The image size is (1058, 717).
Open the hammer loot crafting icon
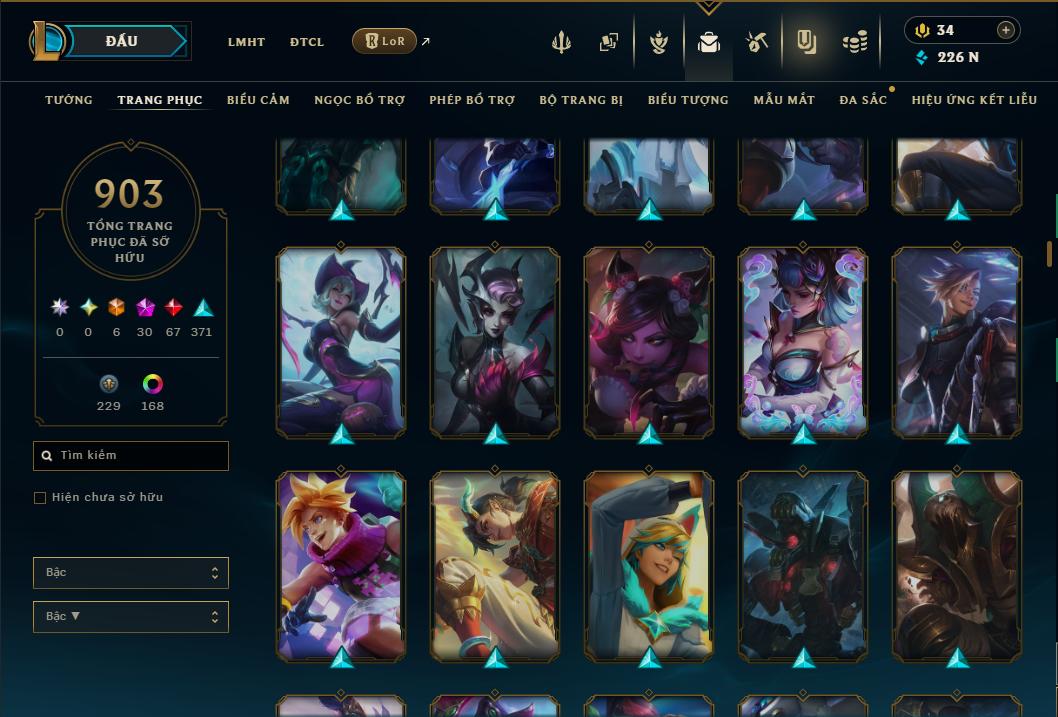point(756,42)
